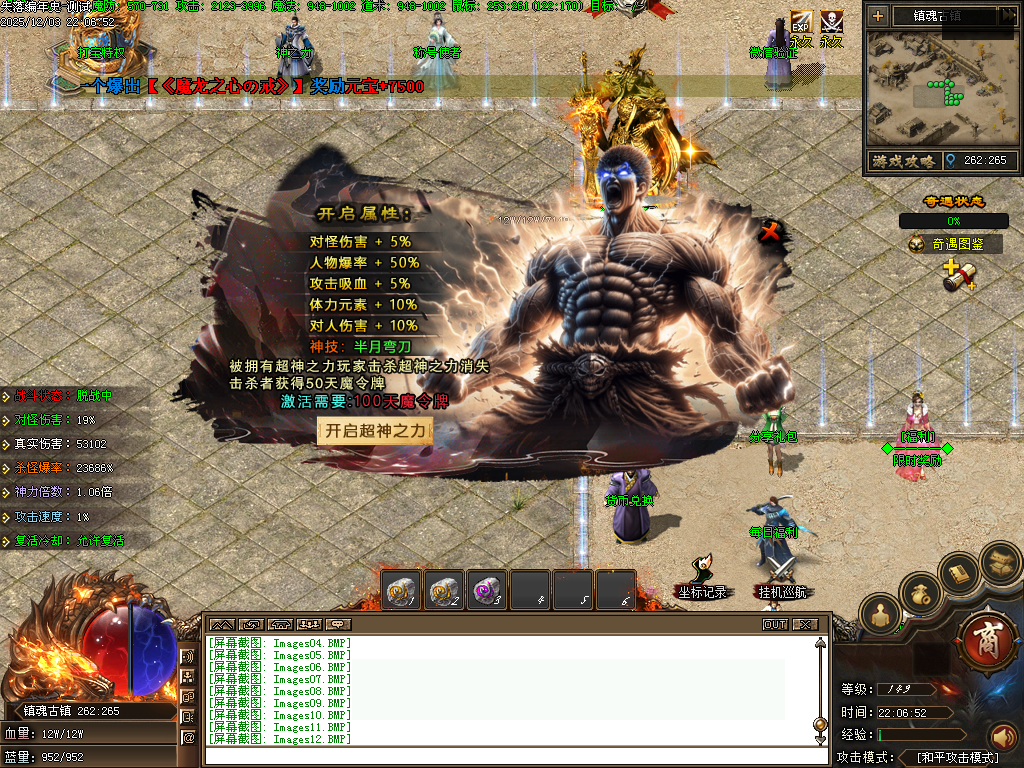This screenshot has height=768, width=1024.
Task: Click the double-arrow button beside the map name
Action: click(x=1007, y=15)
